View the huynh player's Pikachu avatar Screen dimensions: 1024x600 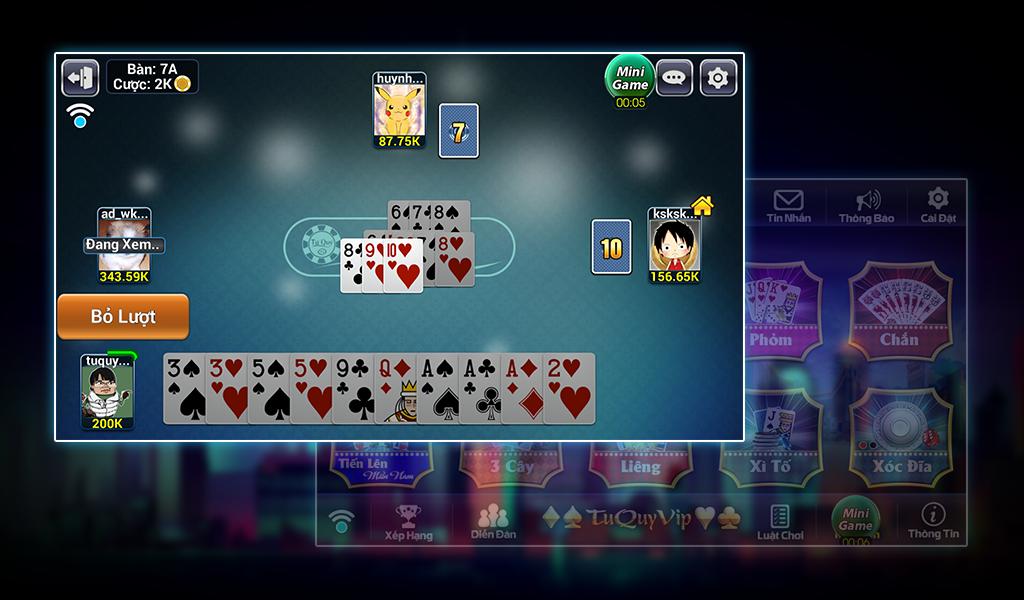[x=399, y=109]
